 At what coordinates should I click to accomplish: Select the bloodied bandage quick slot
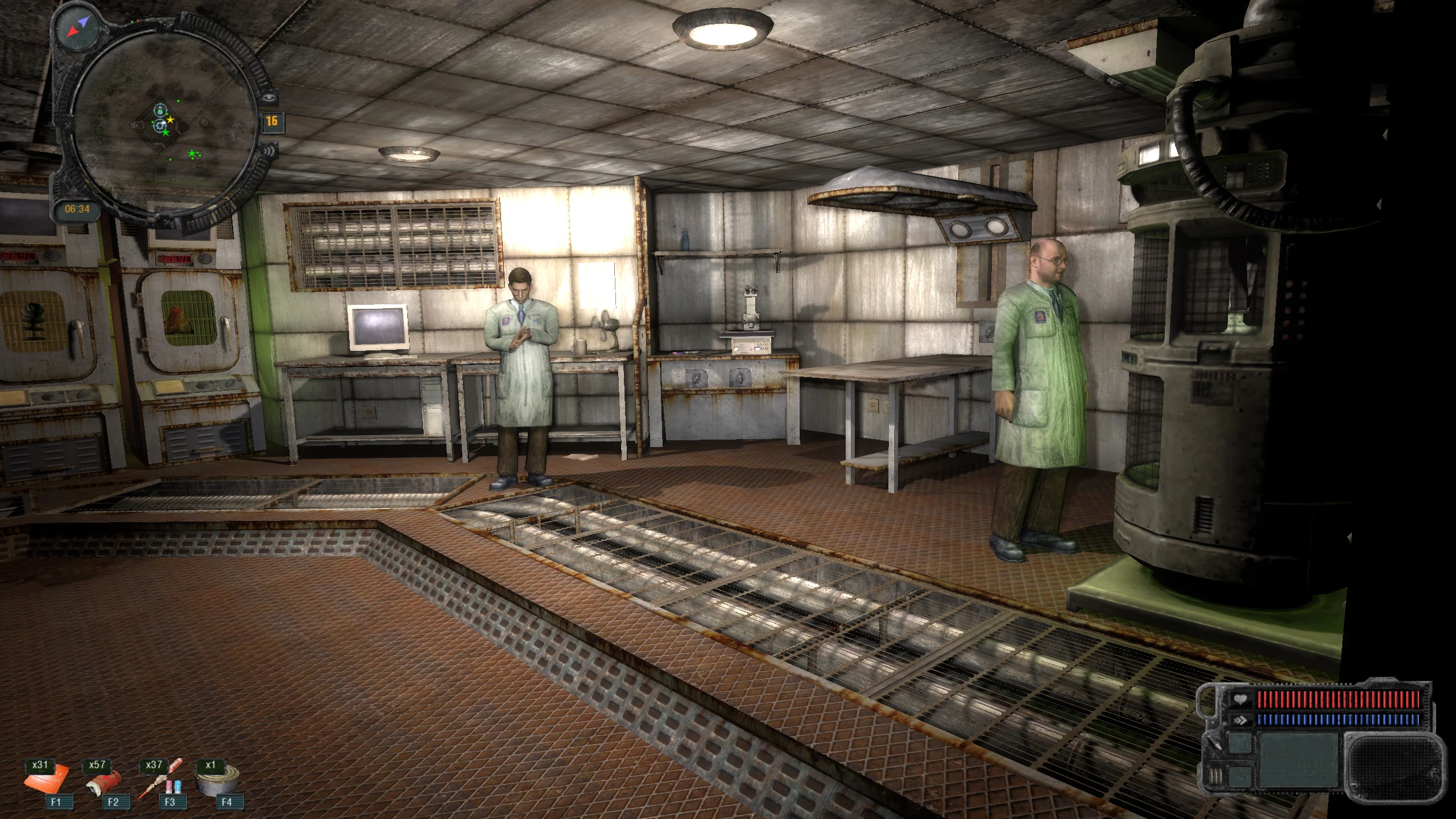tap(104, 783)
